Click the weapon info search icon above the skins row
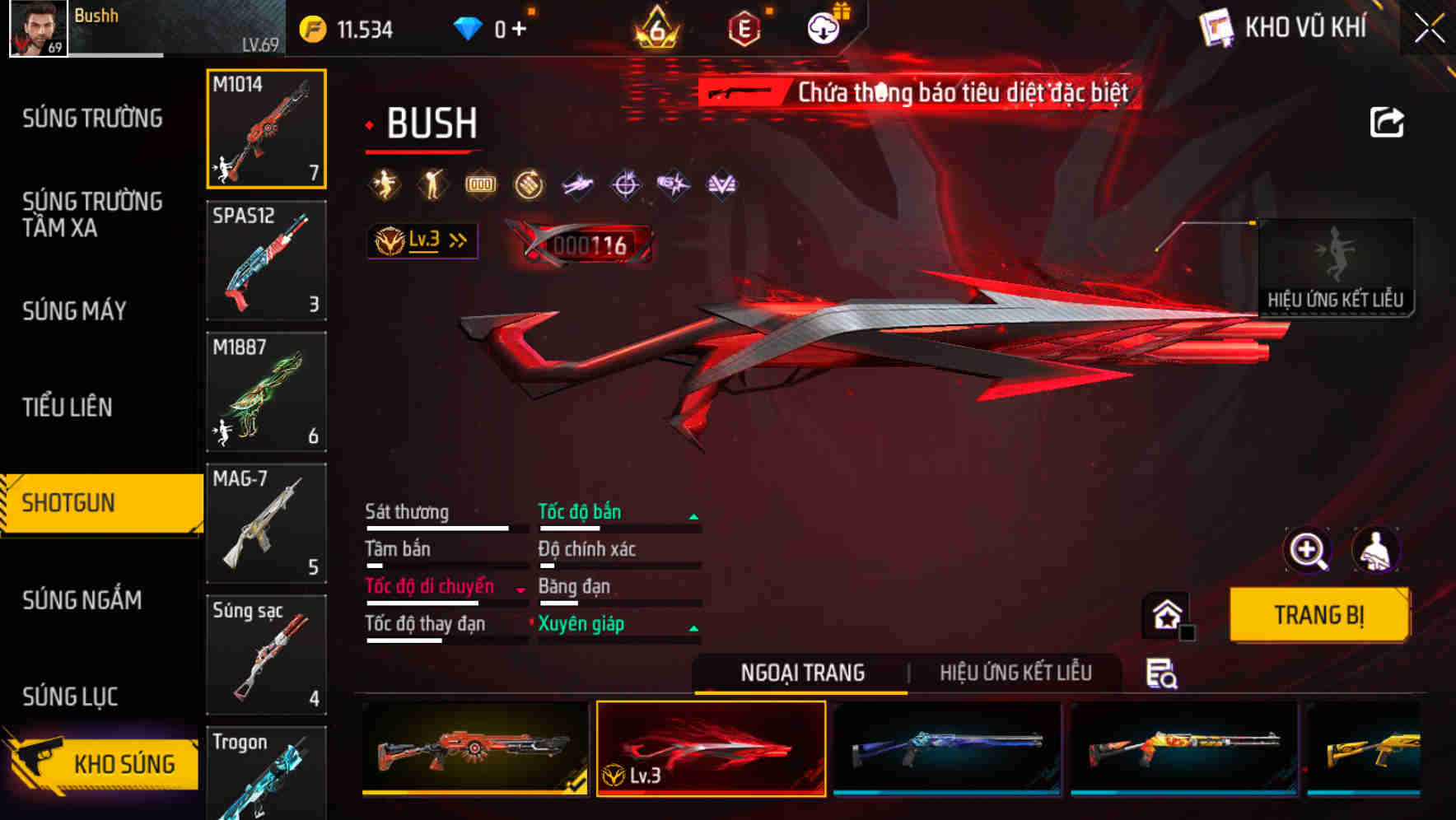This screenshot has height=820, width=1456. 1161,673
